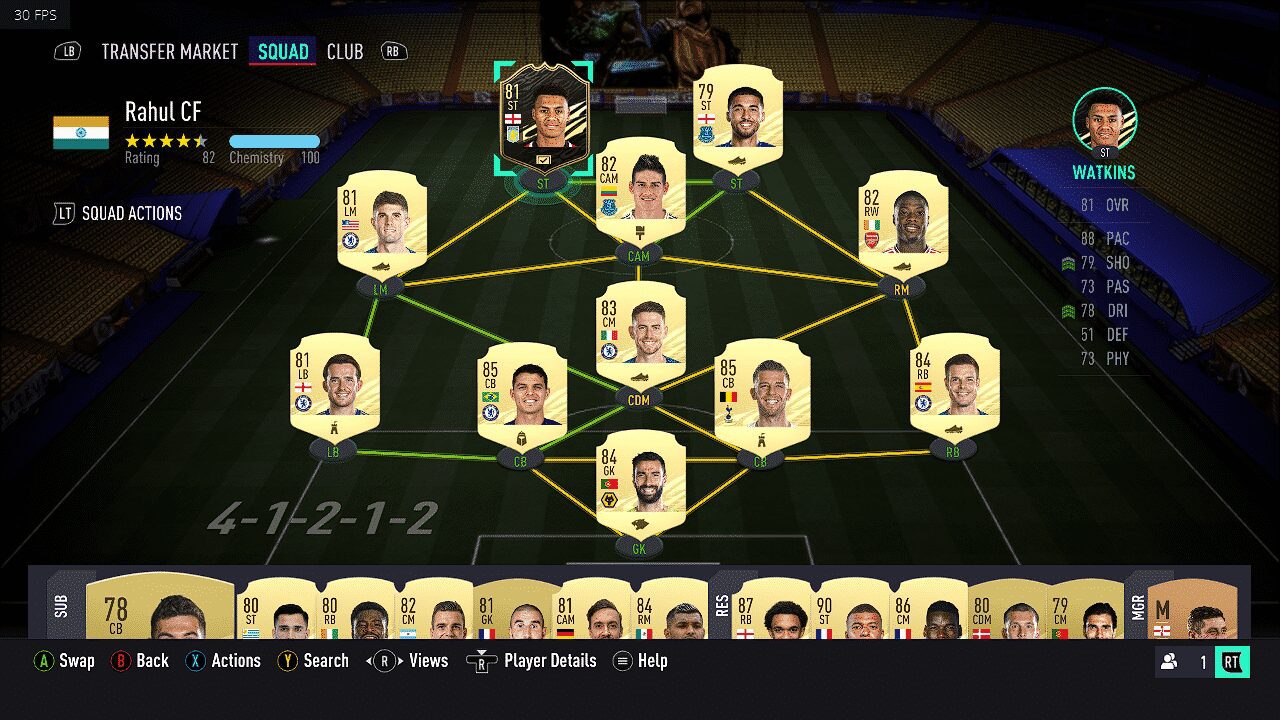Click the RB bumper icon after Club
Screen dimensions: 1280x720
click(x=391, y=51)
